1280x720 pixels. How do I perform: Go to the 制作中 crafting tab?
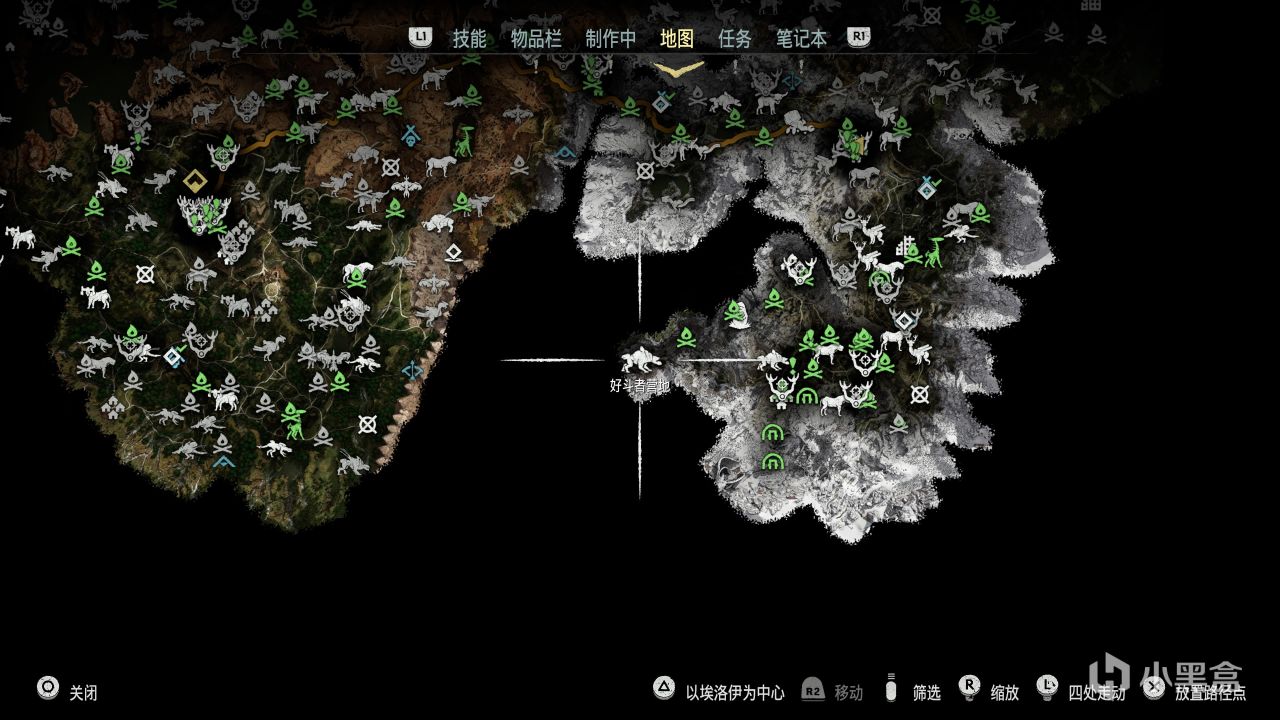click(610, 39)
